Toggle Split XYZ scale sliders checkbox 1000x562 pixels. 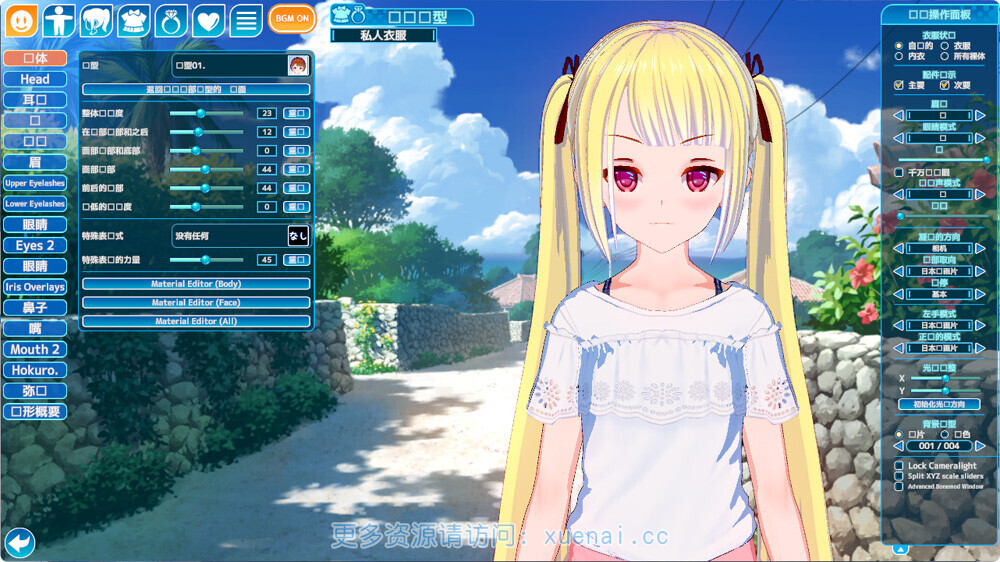click(899, 476)
